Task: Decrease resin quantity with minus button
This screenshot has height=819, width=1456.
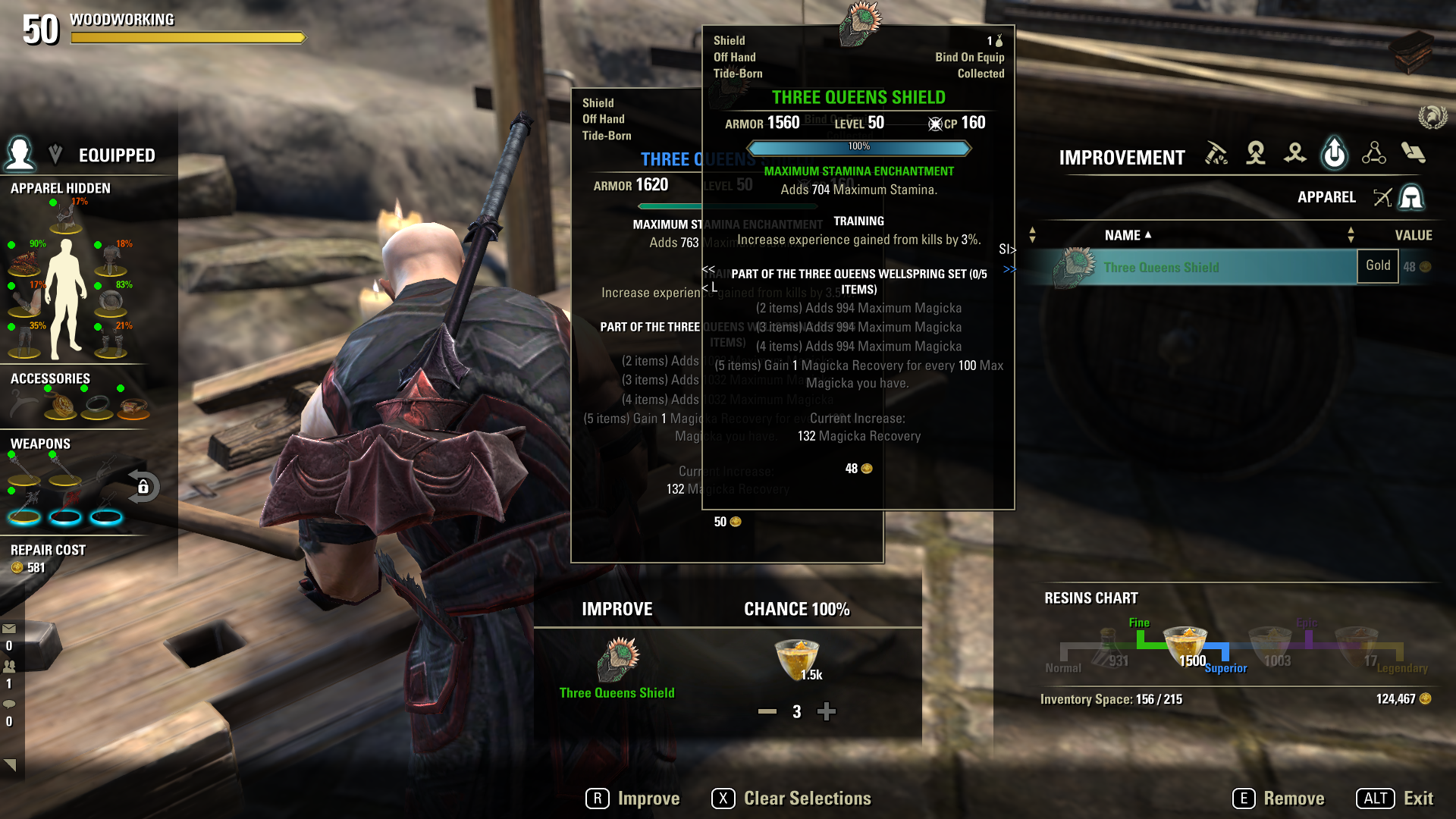Action: coord(767,711)
